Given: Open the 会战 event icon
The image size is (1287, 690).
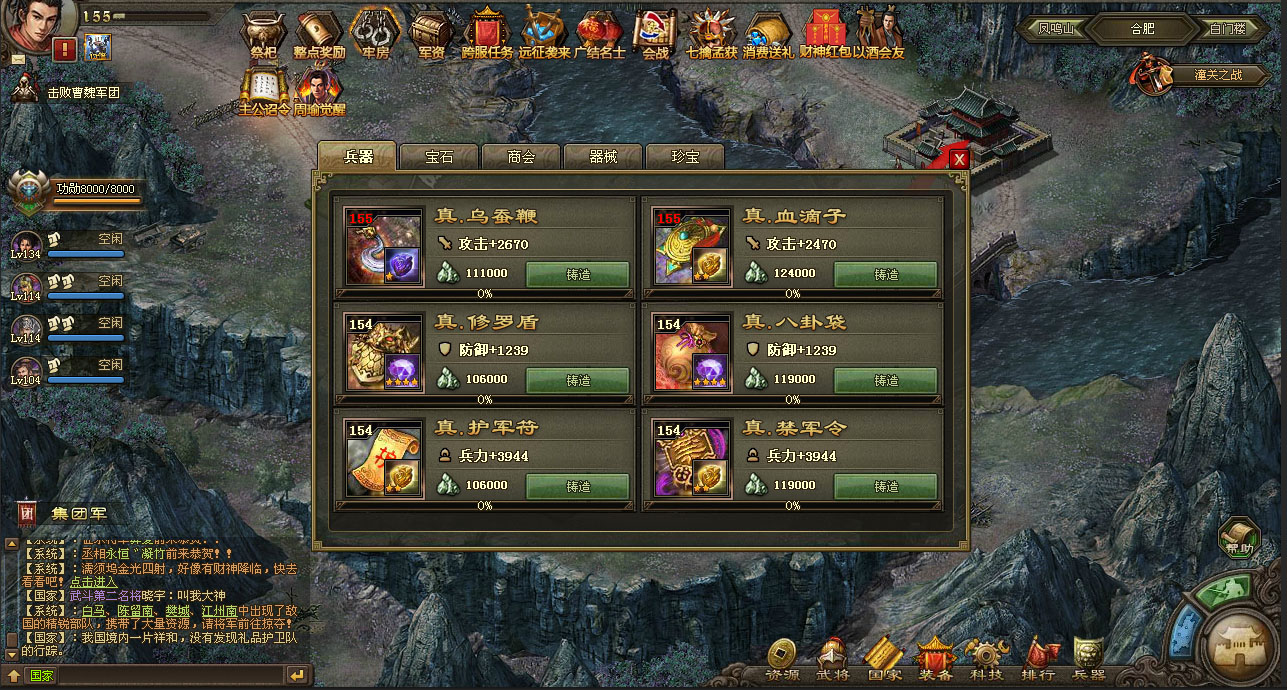Looking at the screenshot, I should coord(655,35).
